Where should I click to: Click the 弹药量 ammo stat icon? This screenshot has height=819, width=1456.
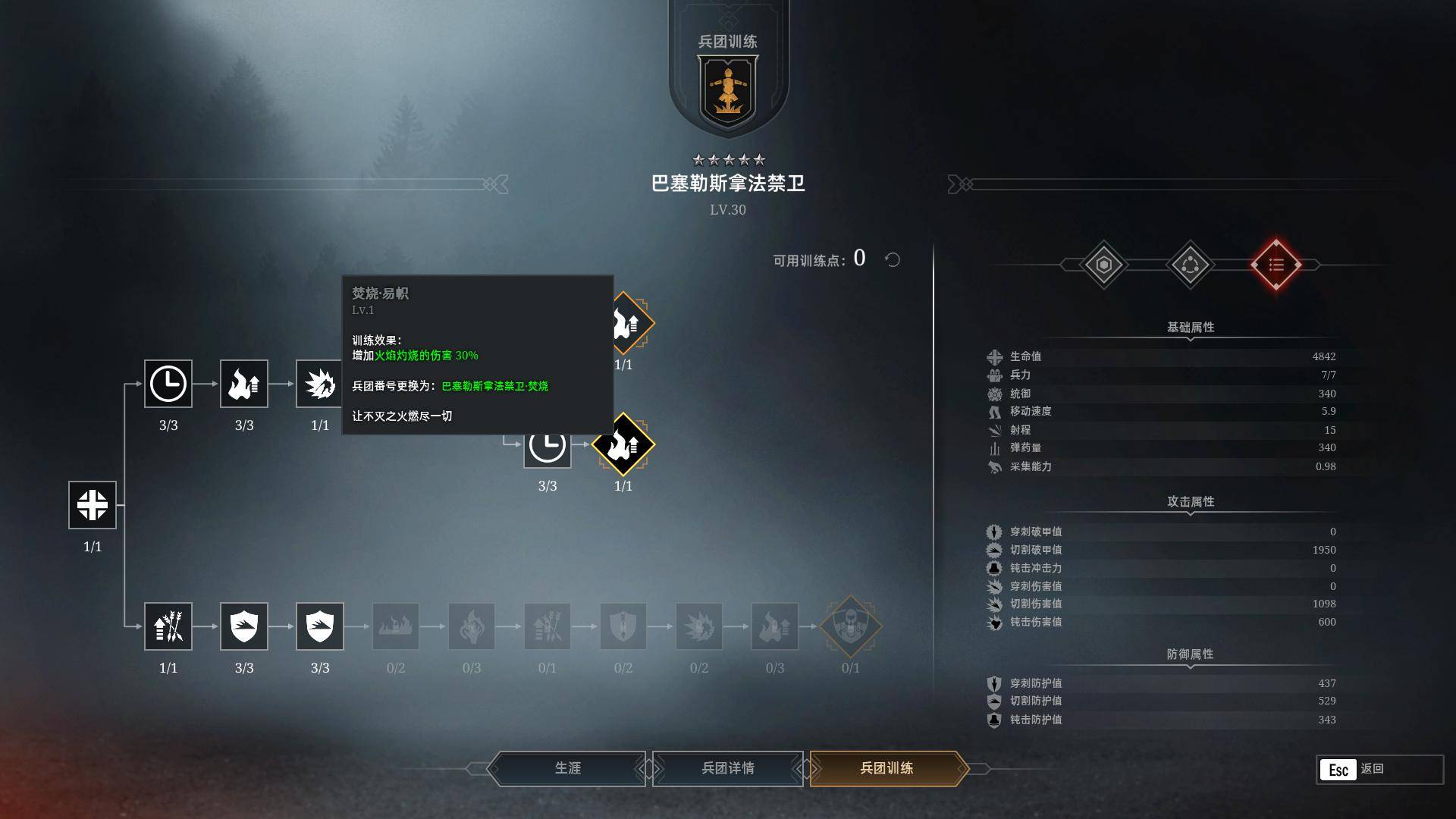993,447
